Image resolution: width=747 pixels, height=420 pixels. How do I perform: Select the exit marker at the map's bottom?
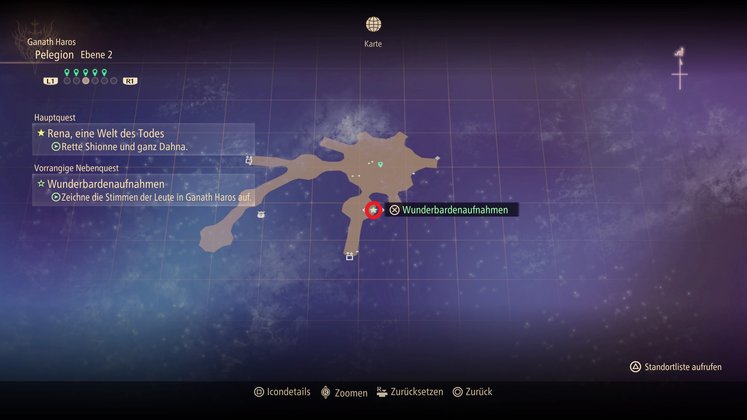(349, 257)
